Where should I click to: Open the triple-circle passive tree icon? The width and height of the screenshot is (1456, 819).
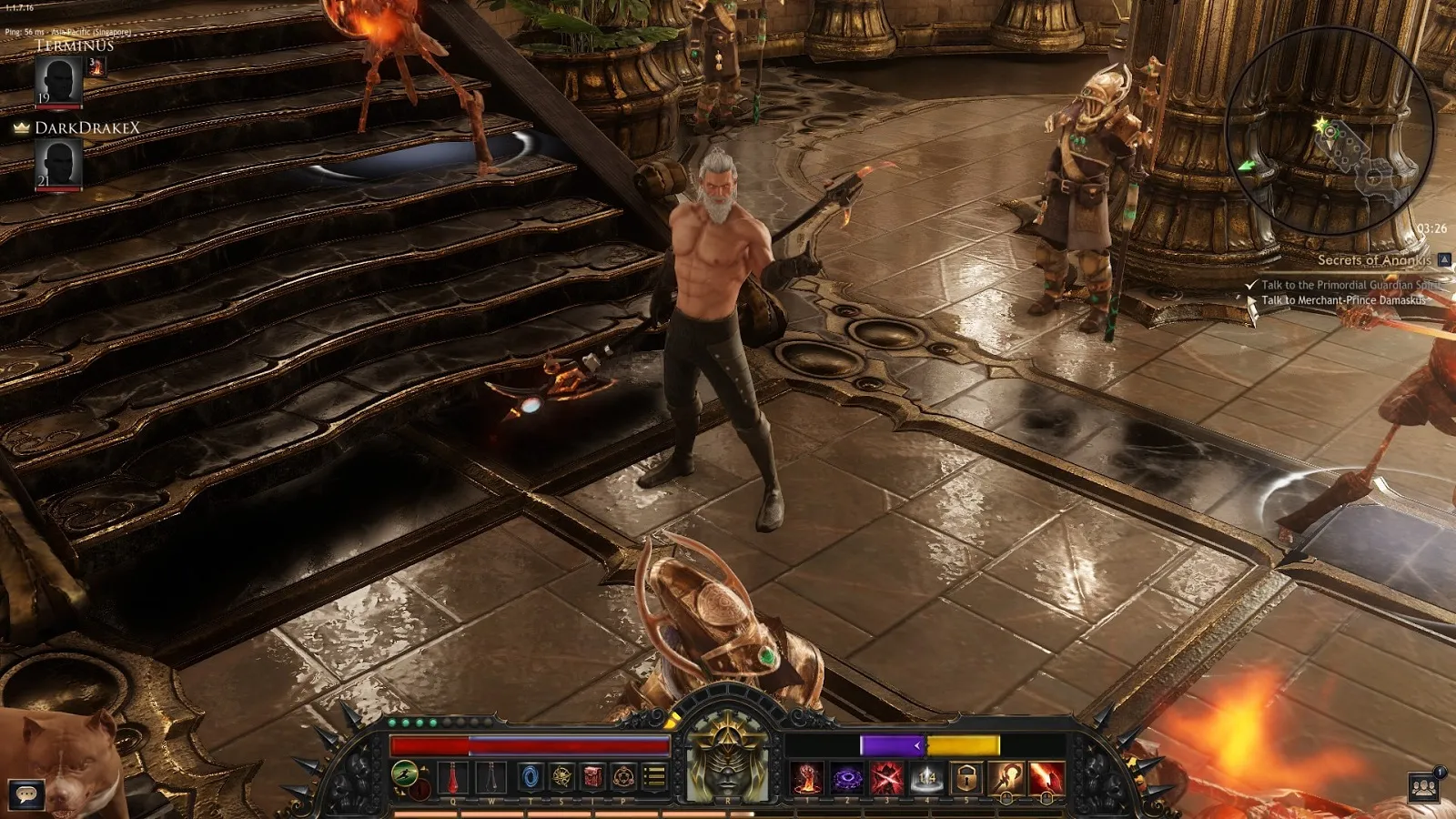pyautogui.click(x=624, y=777)
